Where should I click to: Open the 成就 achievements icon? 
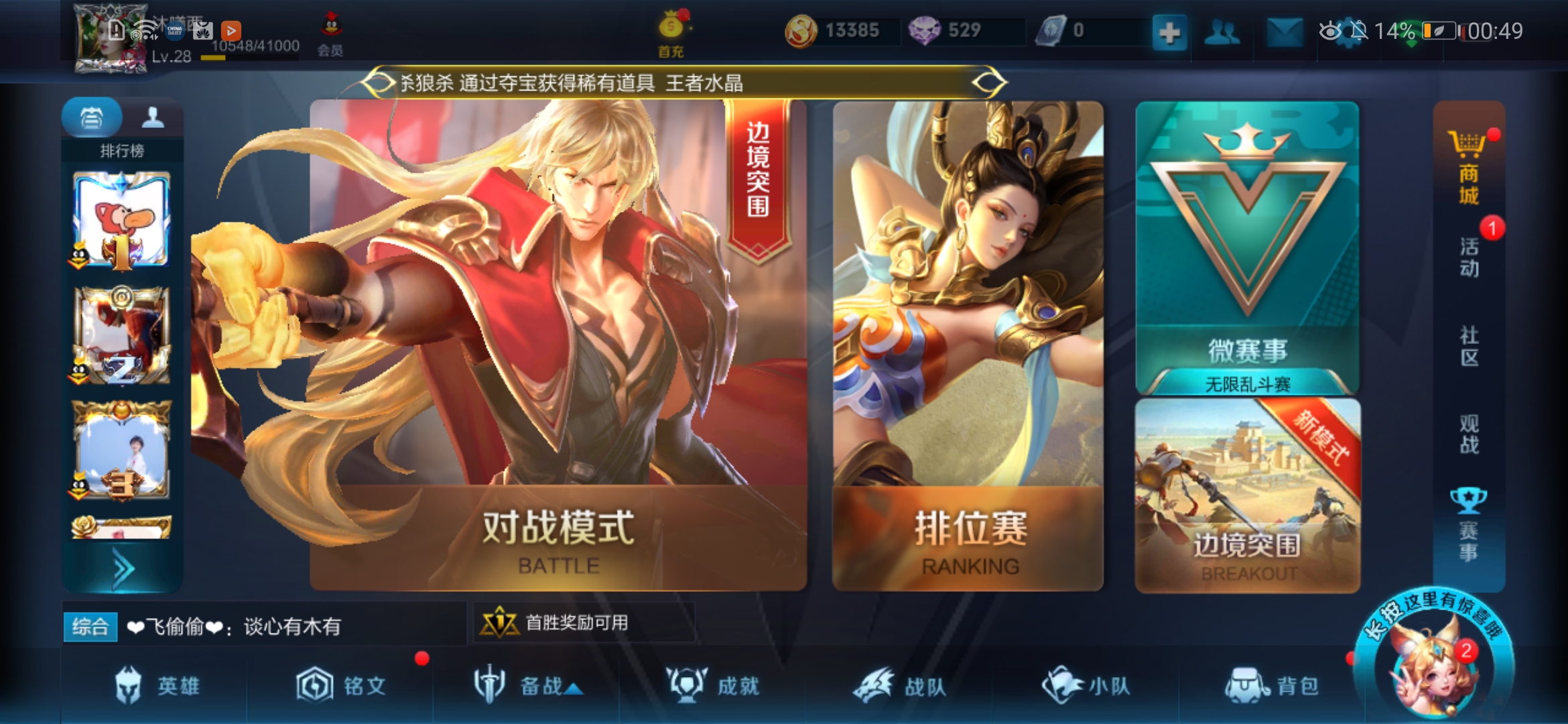click(x=690, y=685)
